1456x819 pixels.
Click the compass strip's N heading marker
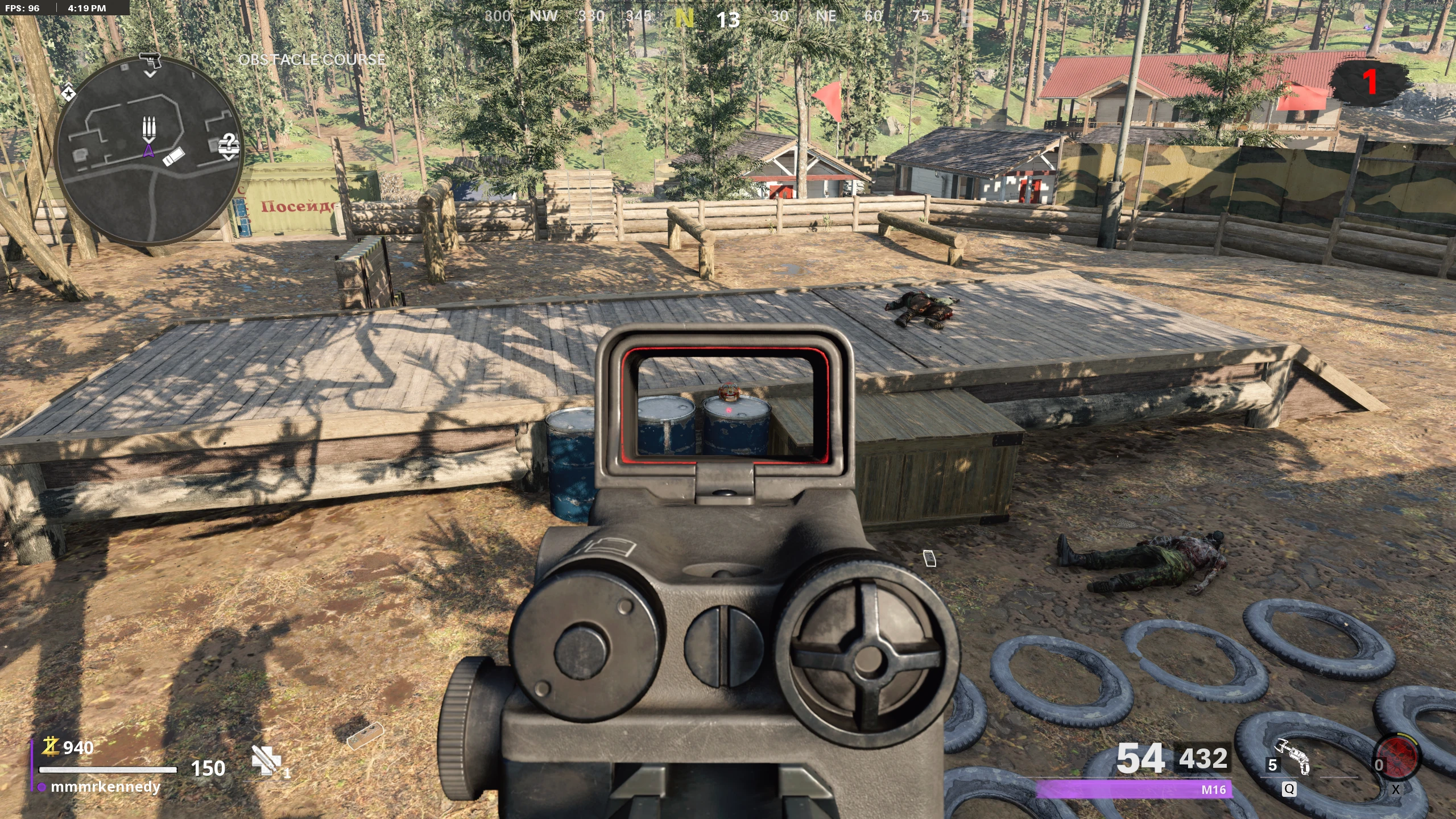684,19
